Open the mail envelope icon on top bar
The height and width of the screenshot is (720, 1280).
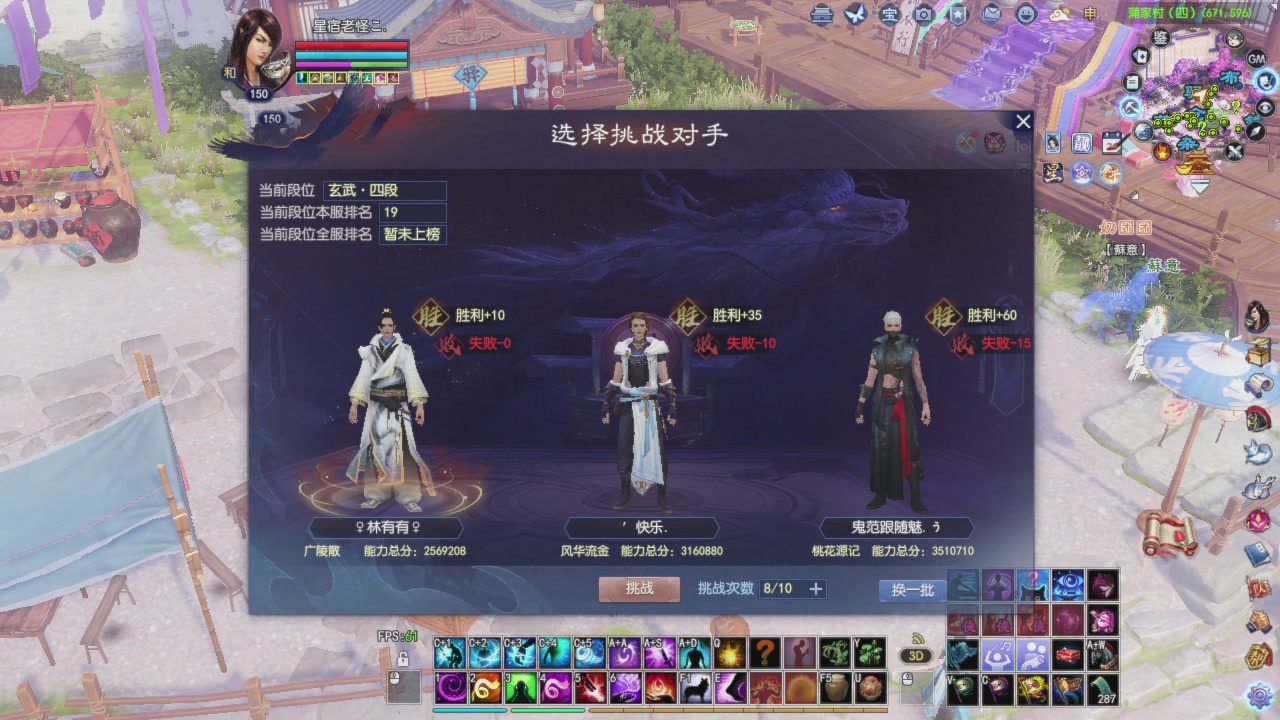point(990,14)
